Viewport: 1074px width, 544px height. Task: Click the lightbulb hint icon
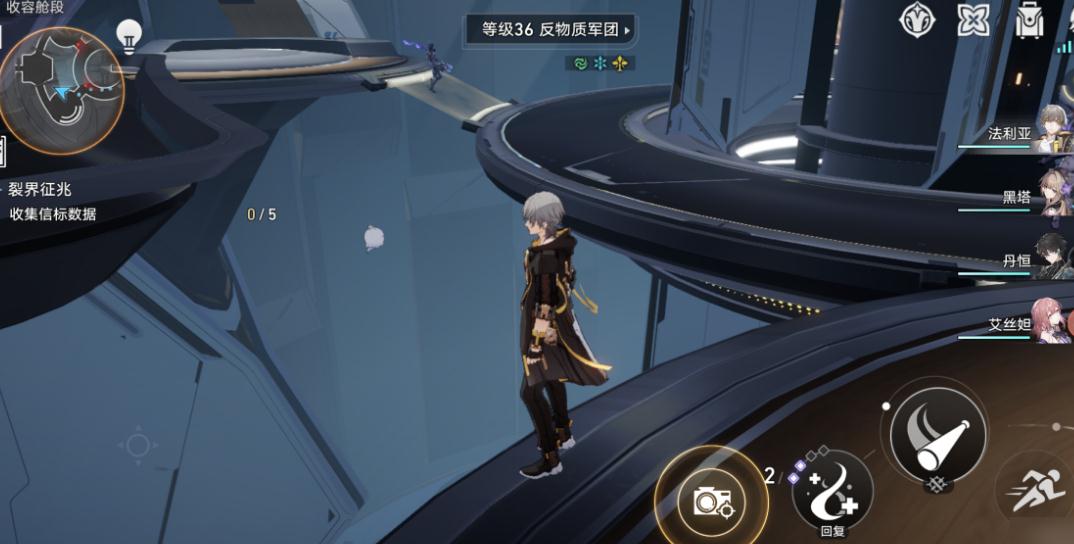pos(128,36)
